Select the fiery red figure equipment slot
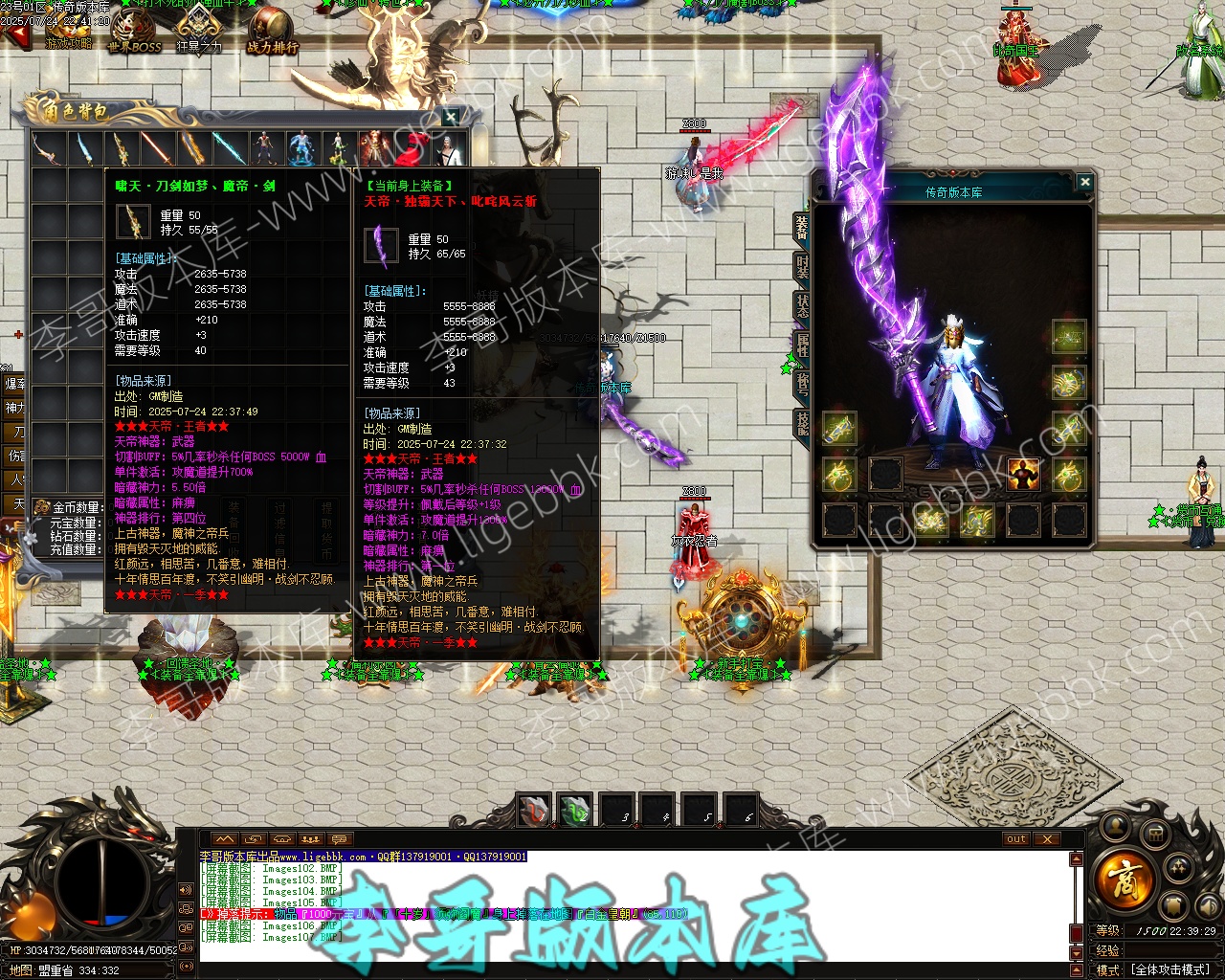Screen dimensions: 1225x980 coord(1023,474)
